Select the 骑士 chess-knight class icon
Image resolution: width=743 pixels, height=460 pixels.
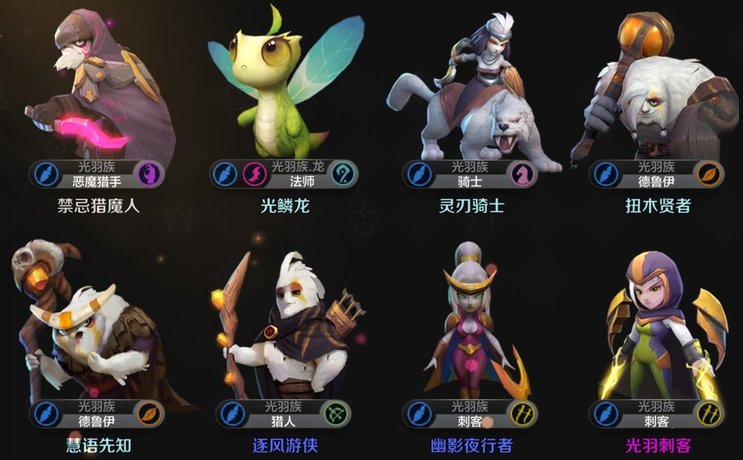[523, 173]
